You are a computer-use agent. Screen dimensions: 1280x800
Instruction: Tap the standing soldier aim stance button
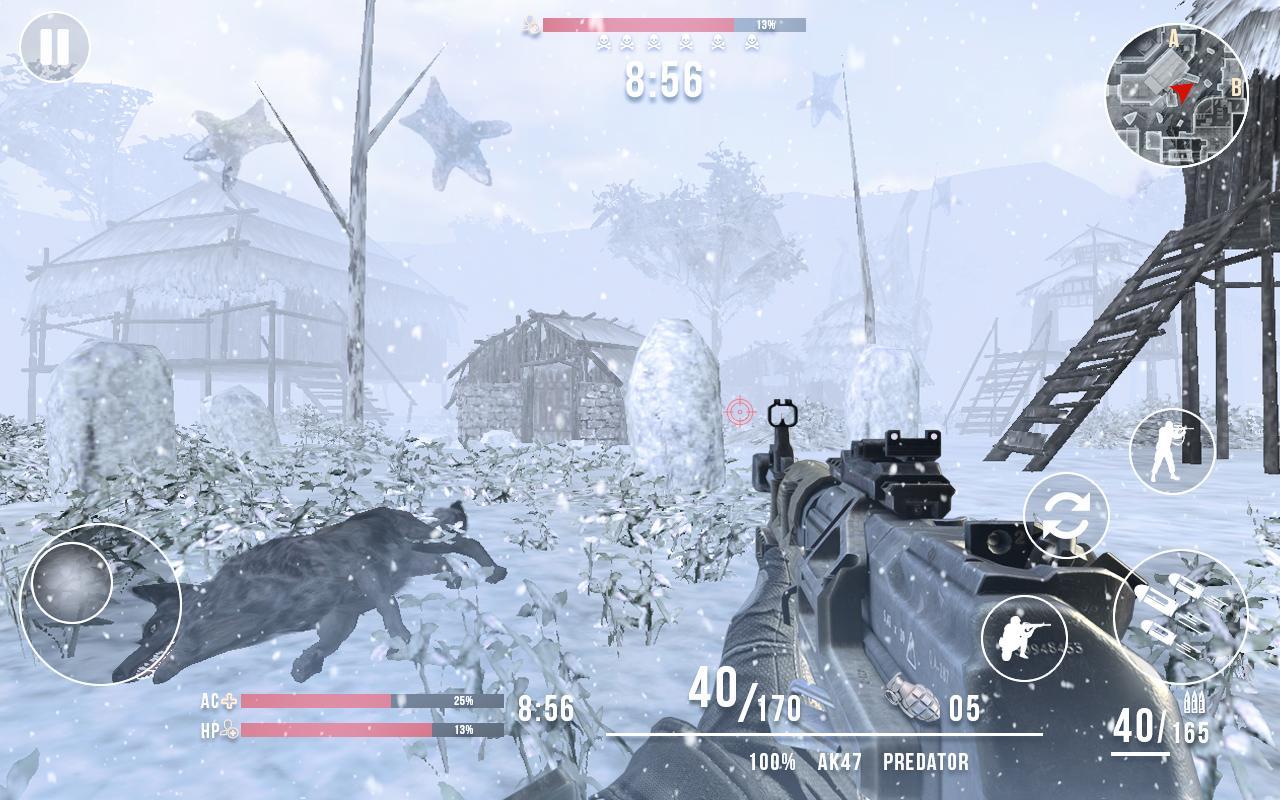pos(1172,451)
